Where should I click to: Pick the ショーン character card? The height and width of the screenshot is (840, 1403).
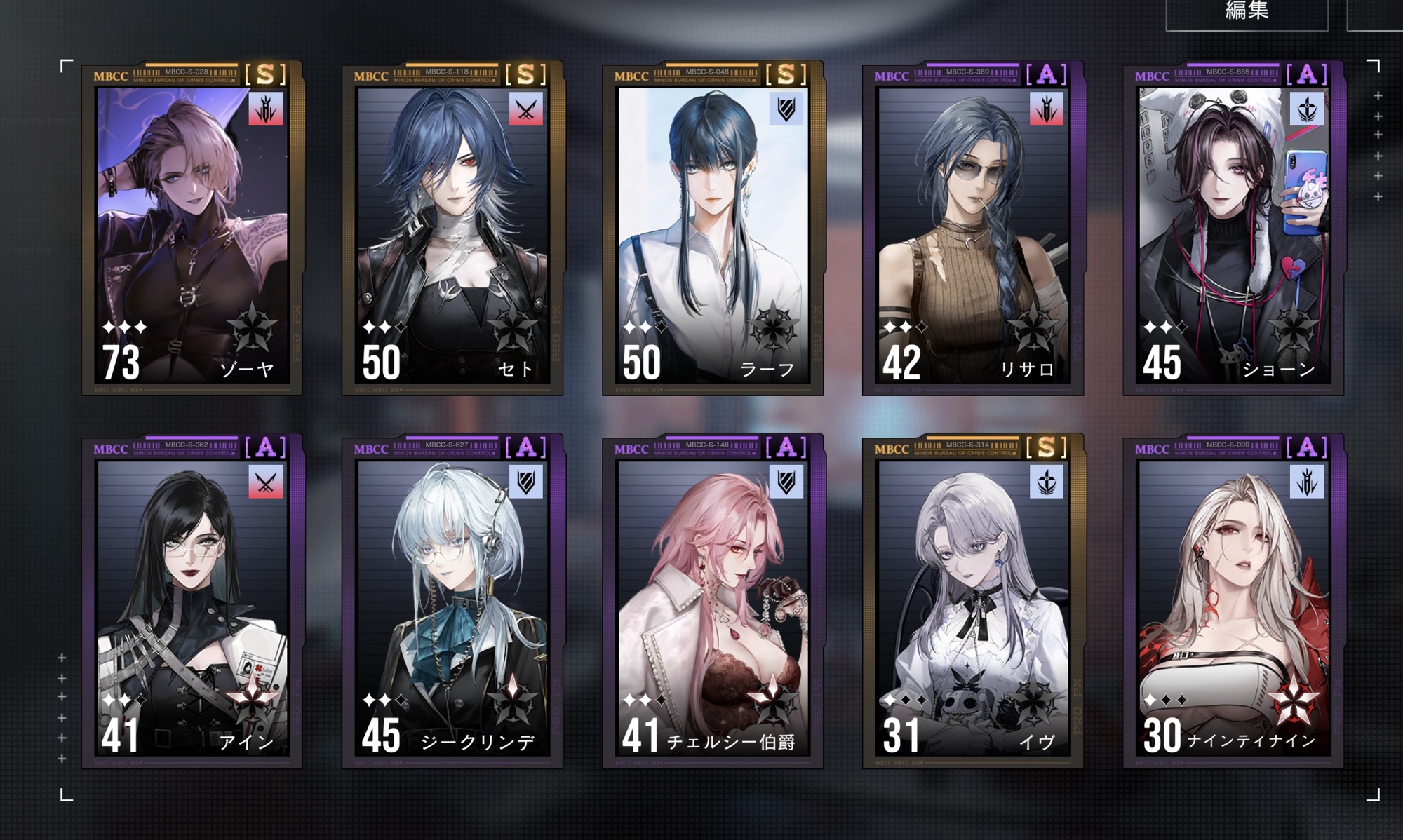coord(1233,229)
